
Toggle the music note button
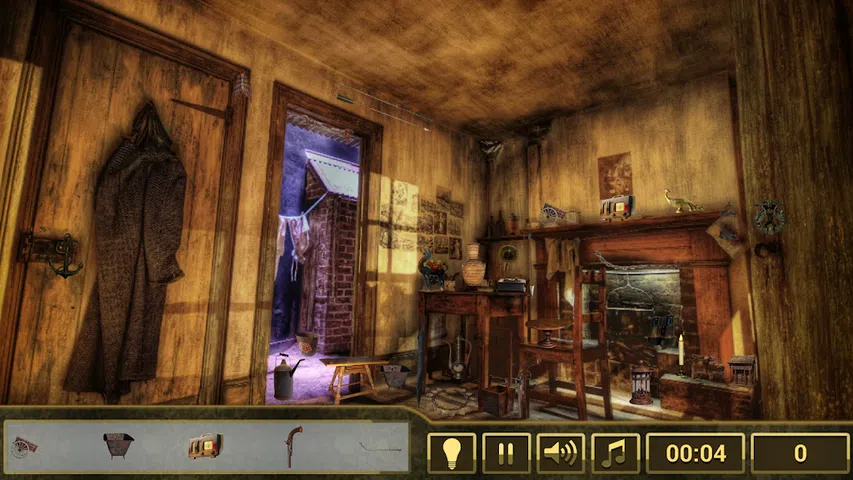(615, 453)
